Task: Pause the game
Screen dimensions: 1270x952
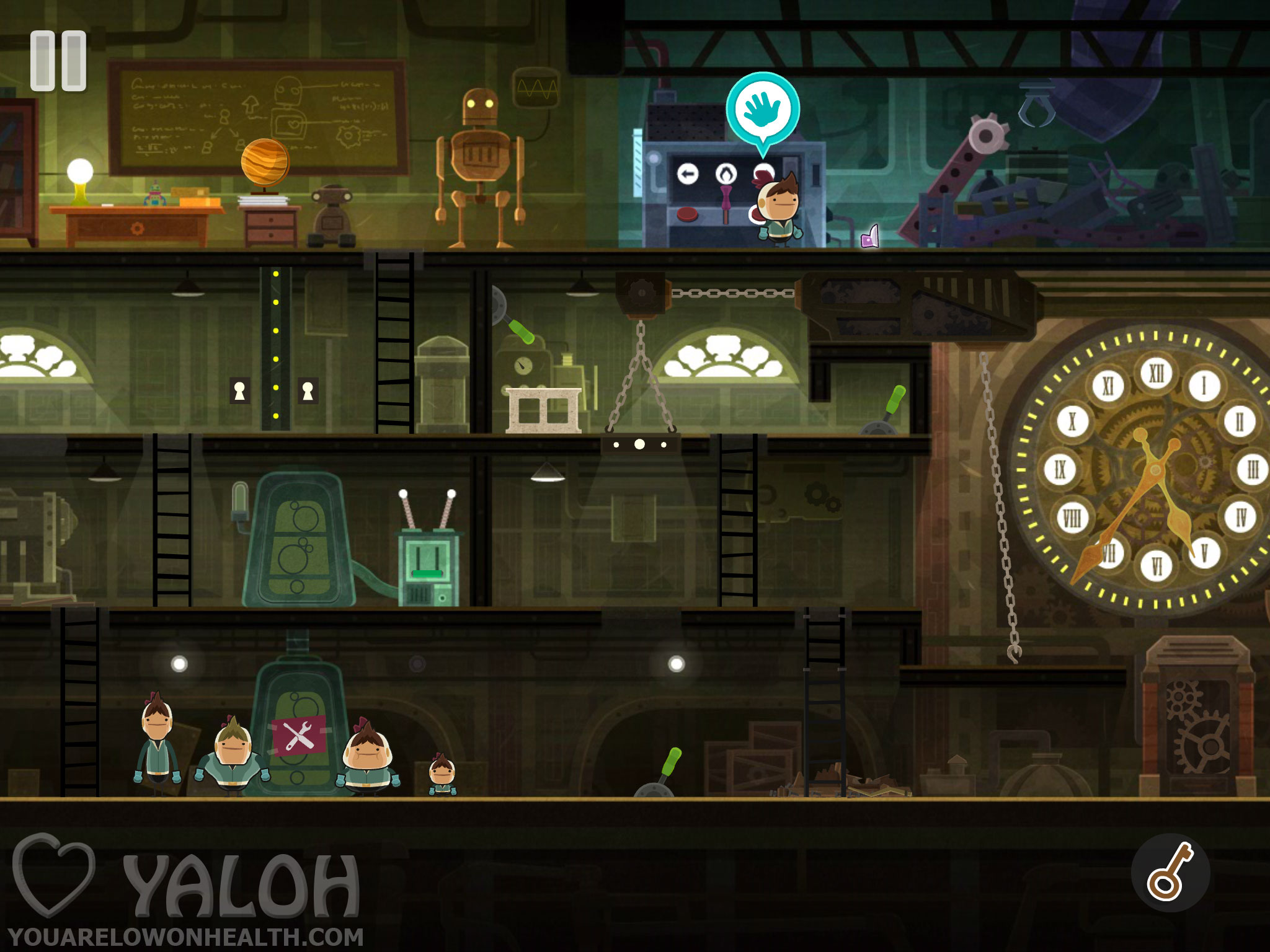Action: [x=58, y=61]
